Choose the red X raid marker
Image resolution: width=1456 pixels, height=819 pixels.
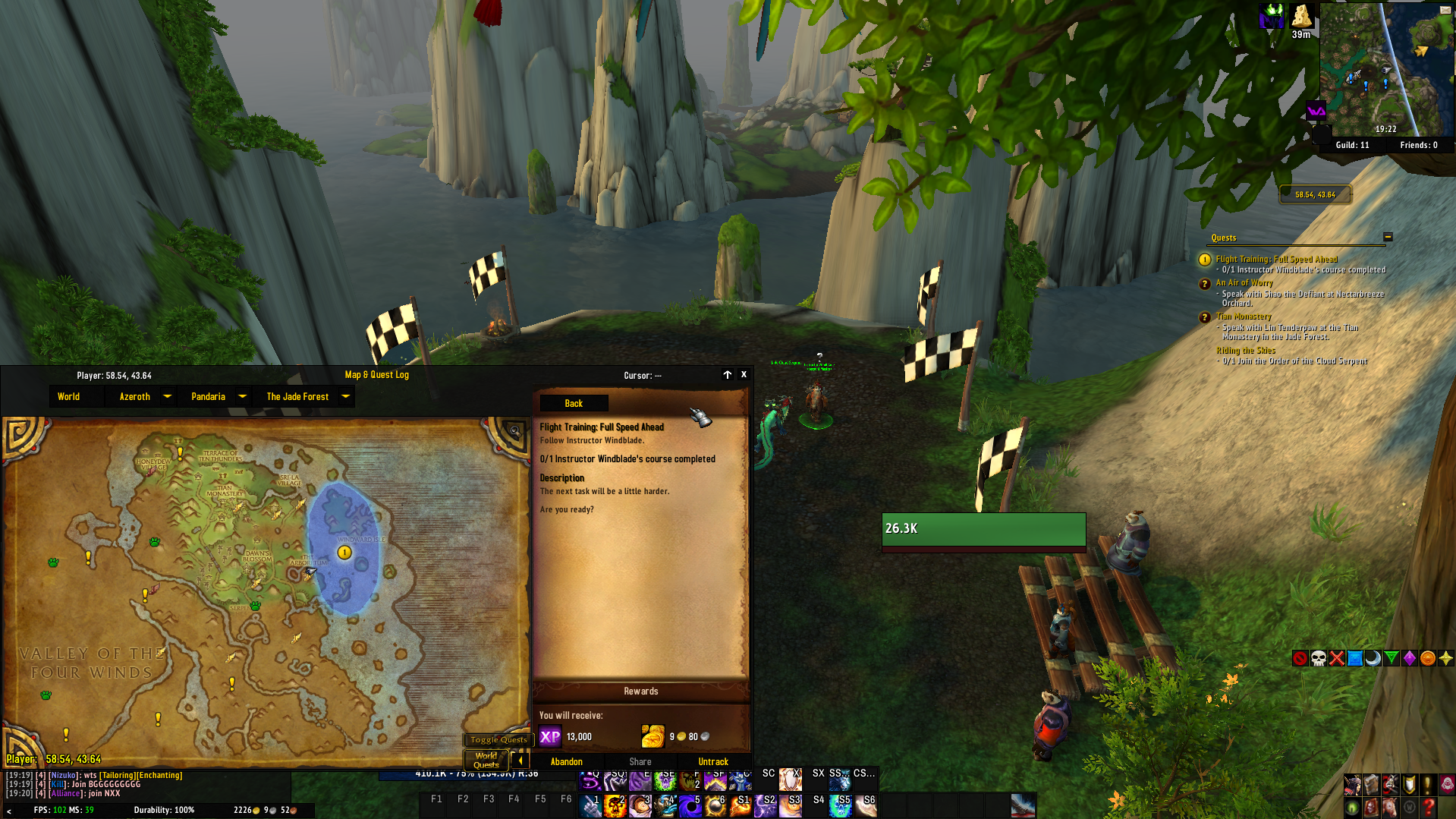point(1337,658)
